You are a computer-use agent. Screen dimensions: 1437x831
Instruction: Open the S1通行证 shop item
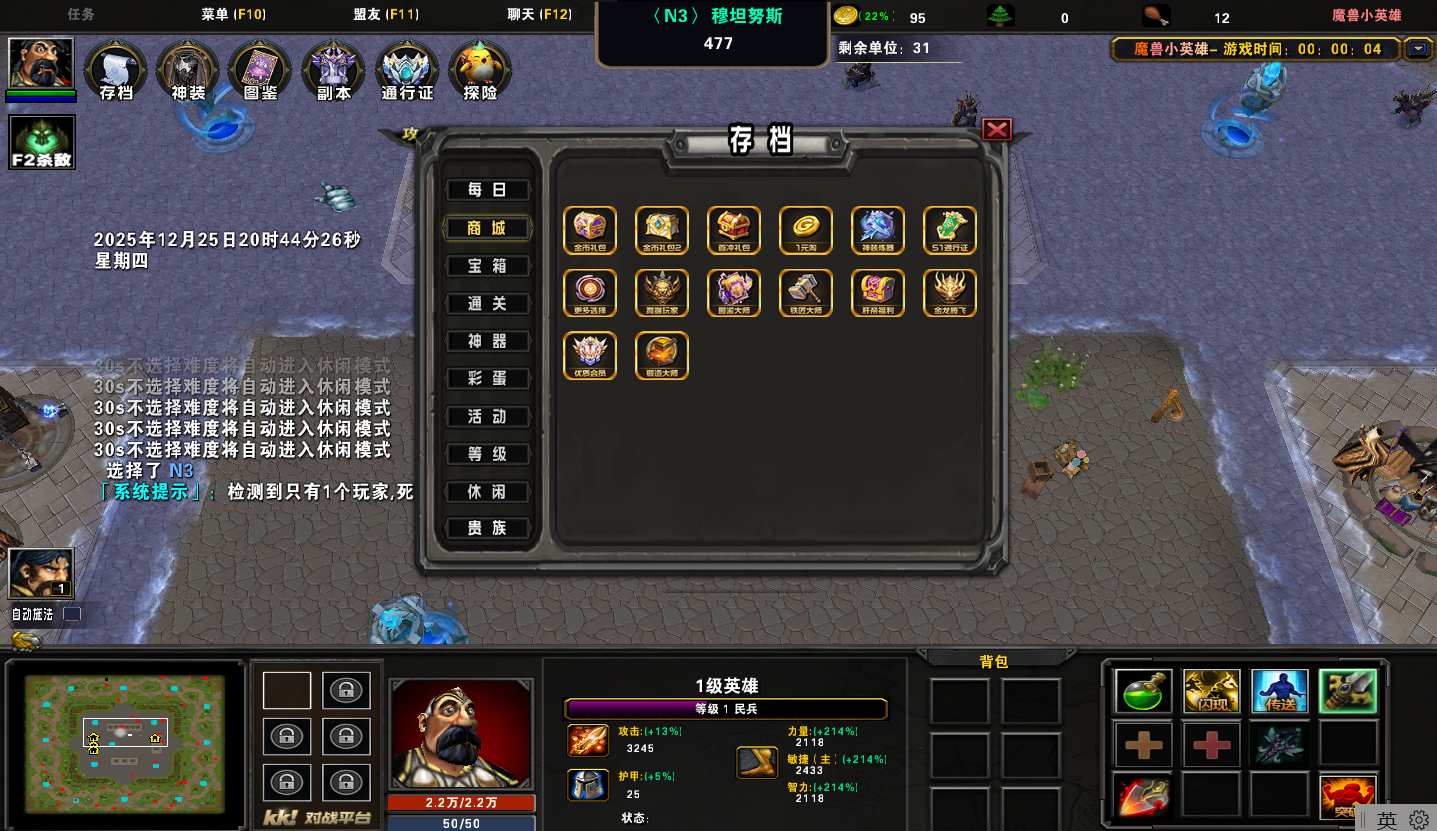point(950,230)
